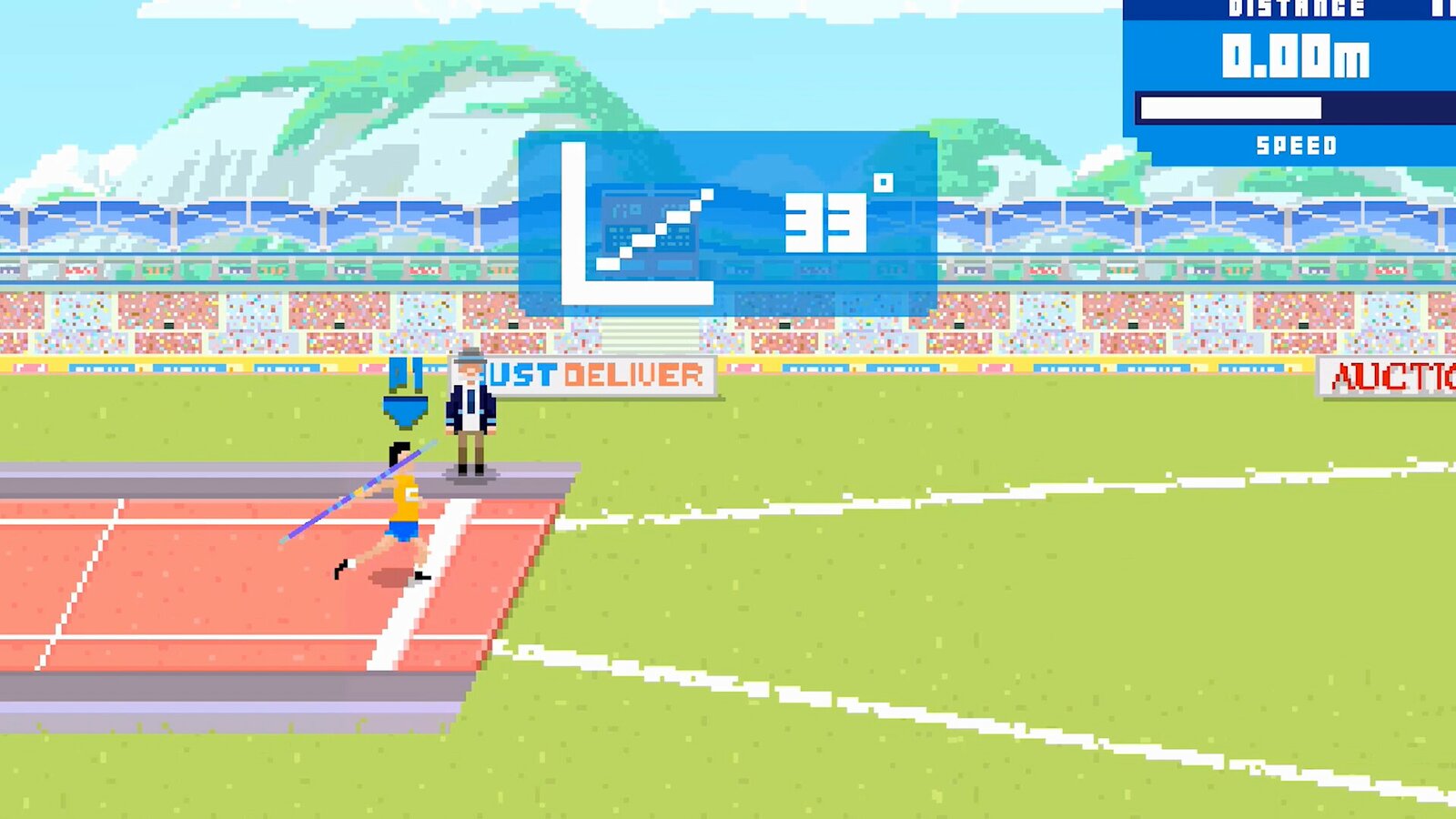Collapse the distance display showing 0.00m
1456x819 pixels.
point(1295,55)
